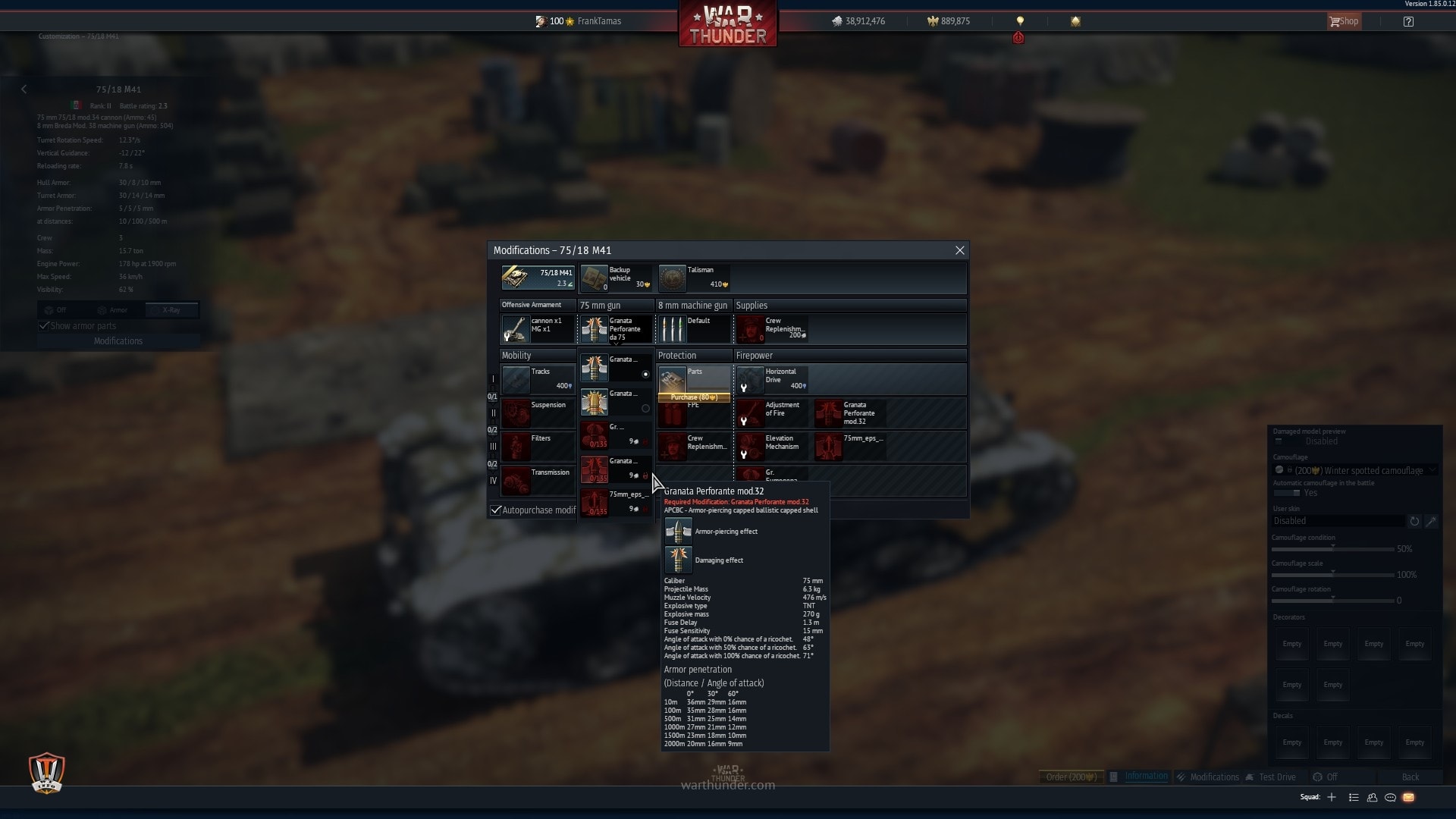
Task: Toggle the Autopurchase modifications checkbox
Action: pyautogui.click(x=496, y=510)
